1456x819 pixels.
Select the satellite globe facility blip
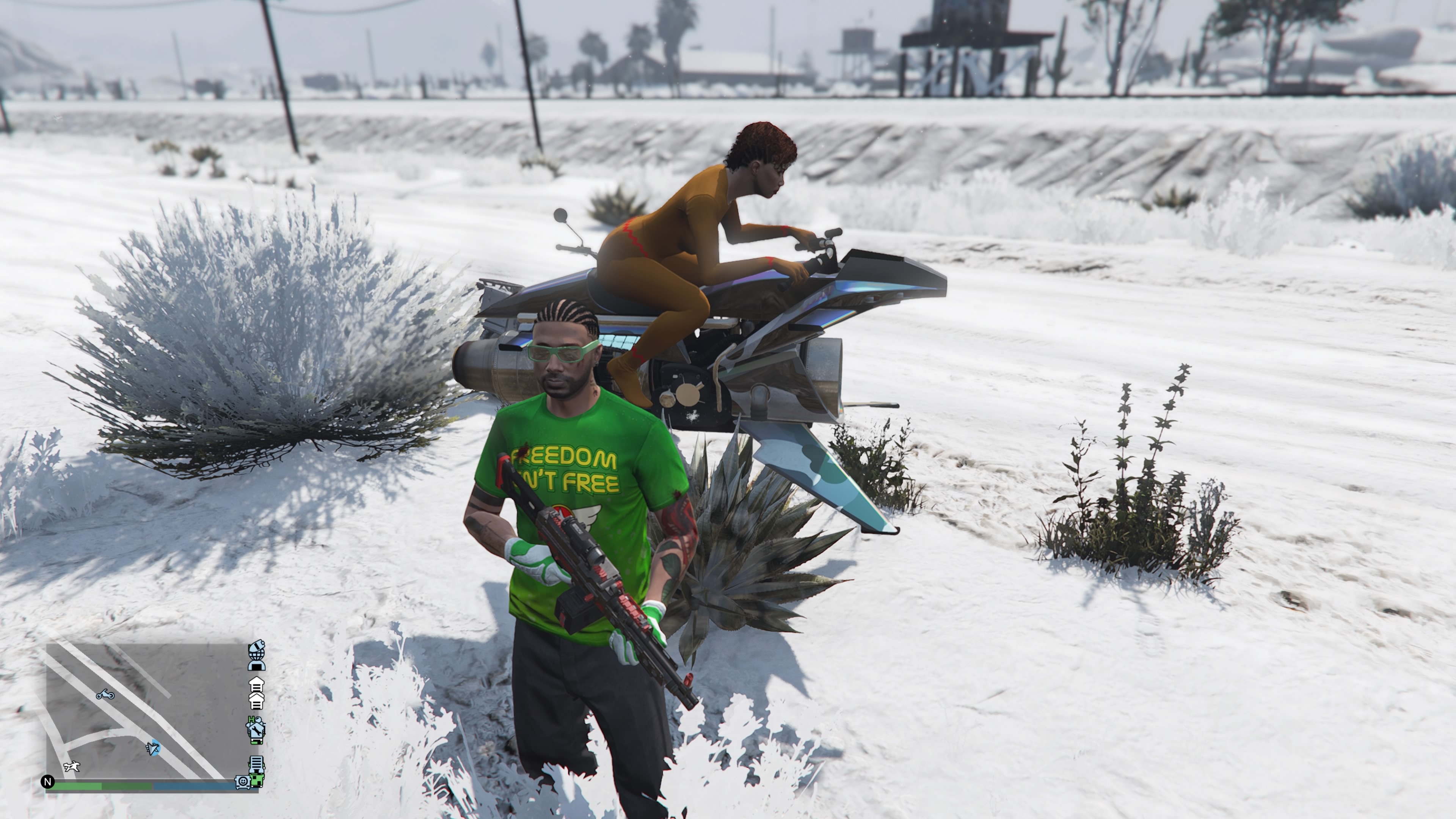(x=256, y=656)
